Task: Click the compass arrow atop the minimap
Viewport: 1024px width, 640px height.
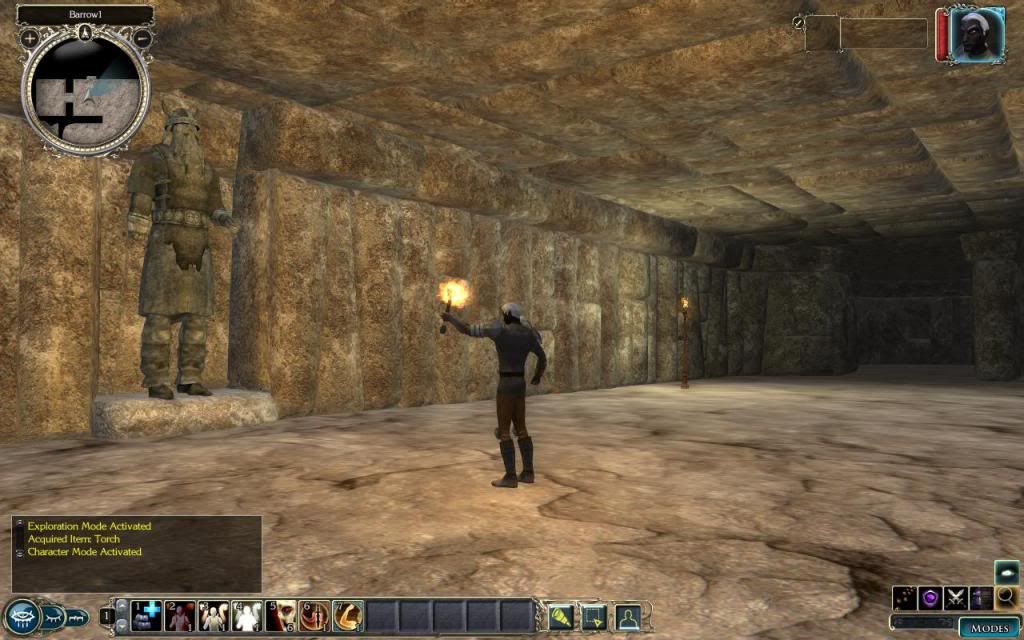Action: click(x=86, y=33)
